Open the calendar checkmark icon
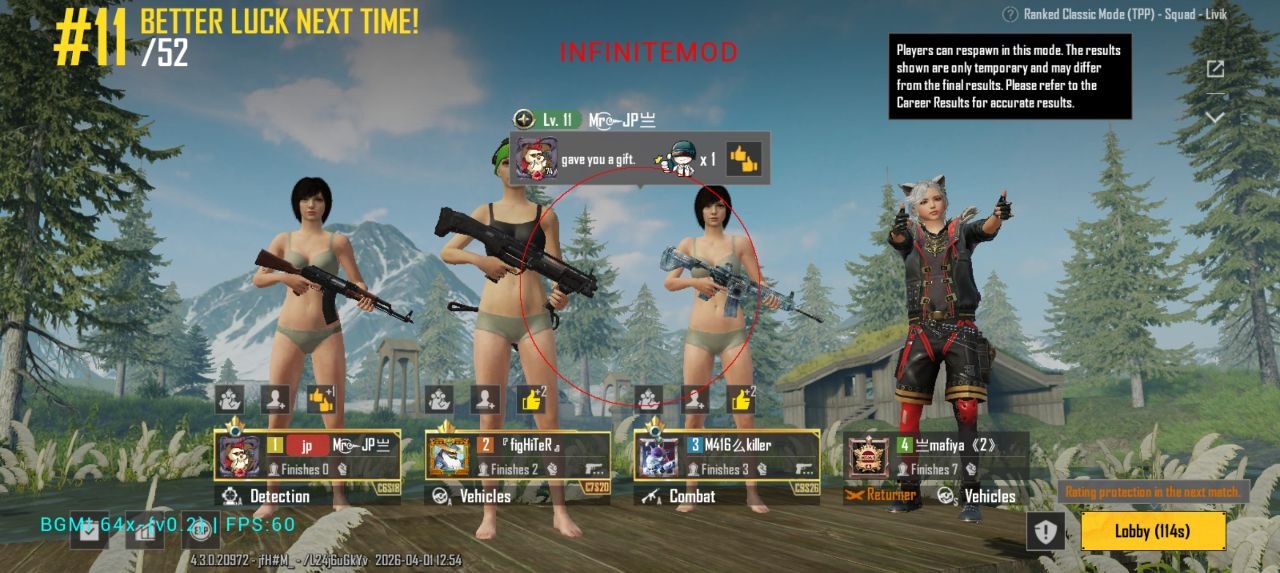The image size is (1280, 573). point(89,530)
